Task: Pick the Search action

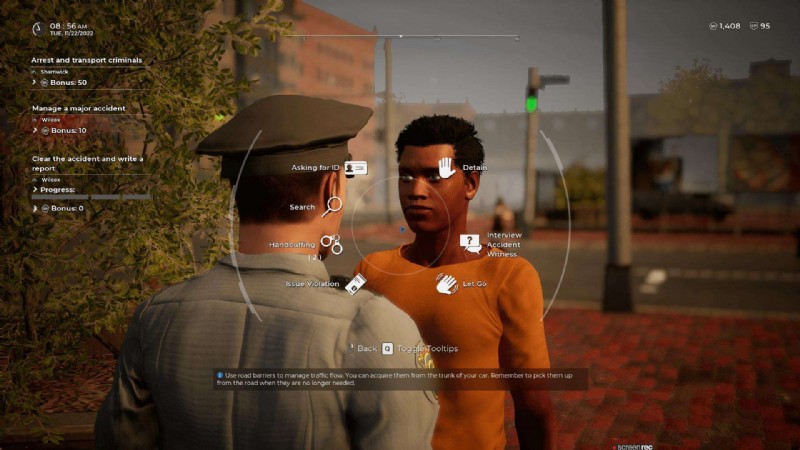Action: [x=332, y=207]
